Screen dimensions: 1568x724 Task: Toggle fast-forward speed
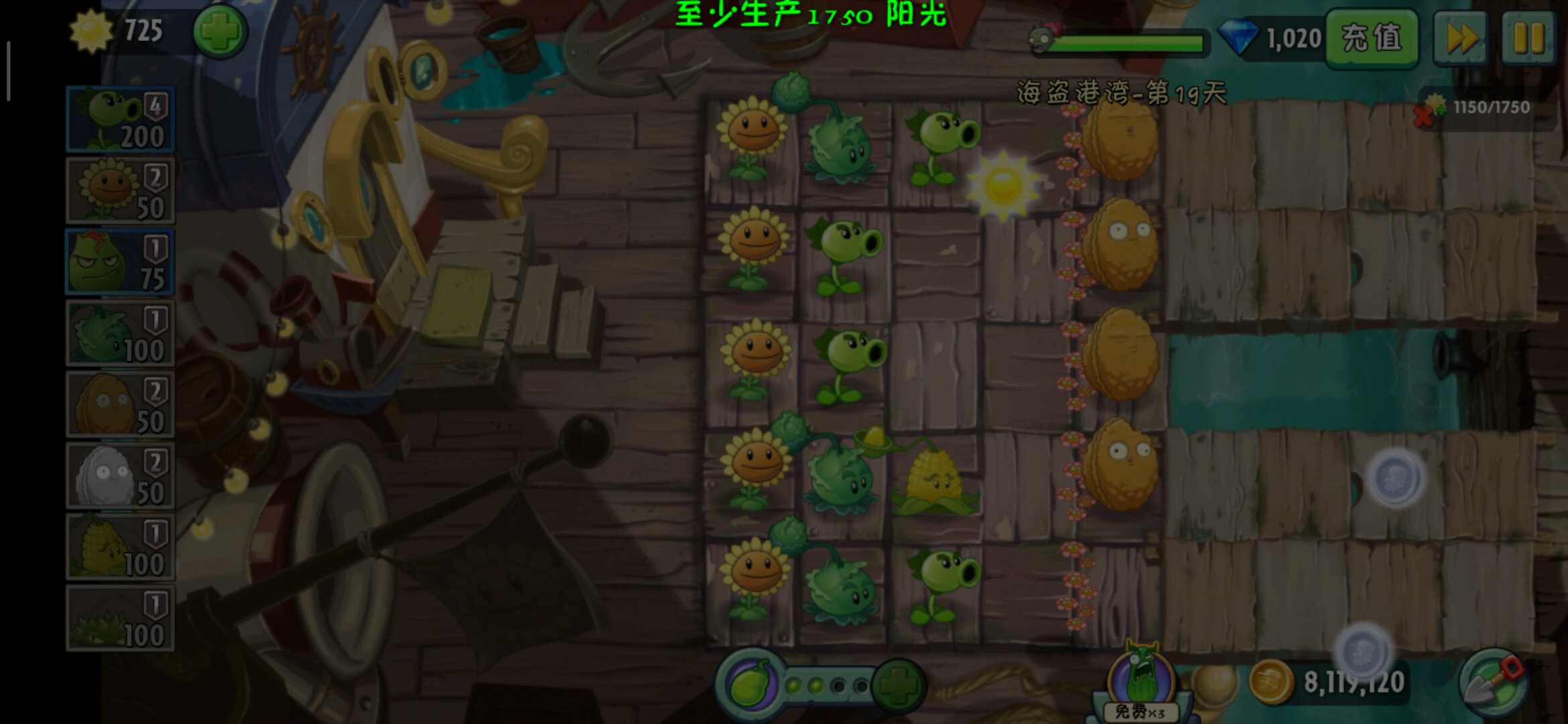click(1461, 38)
